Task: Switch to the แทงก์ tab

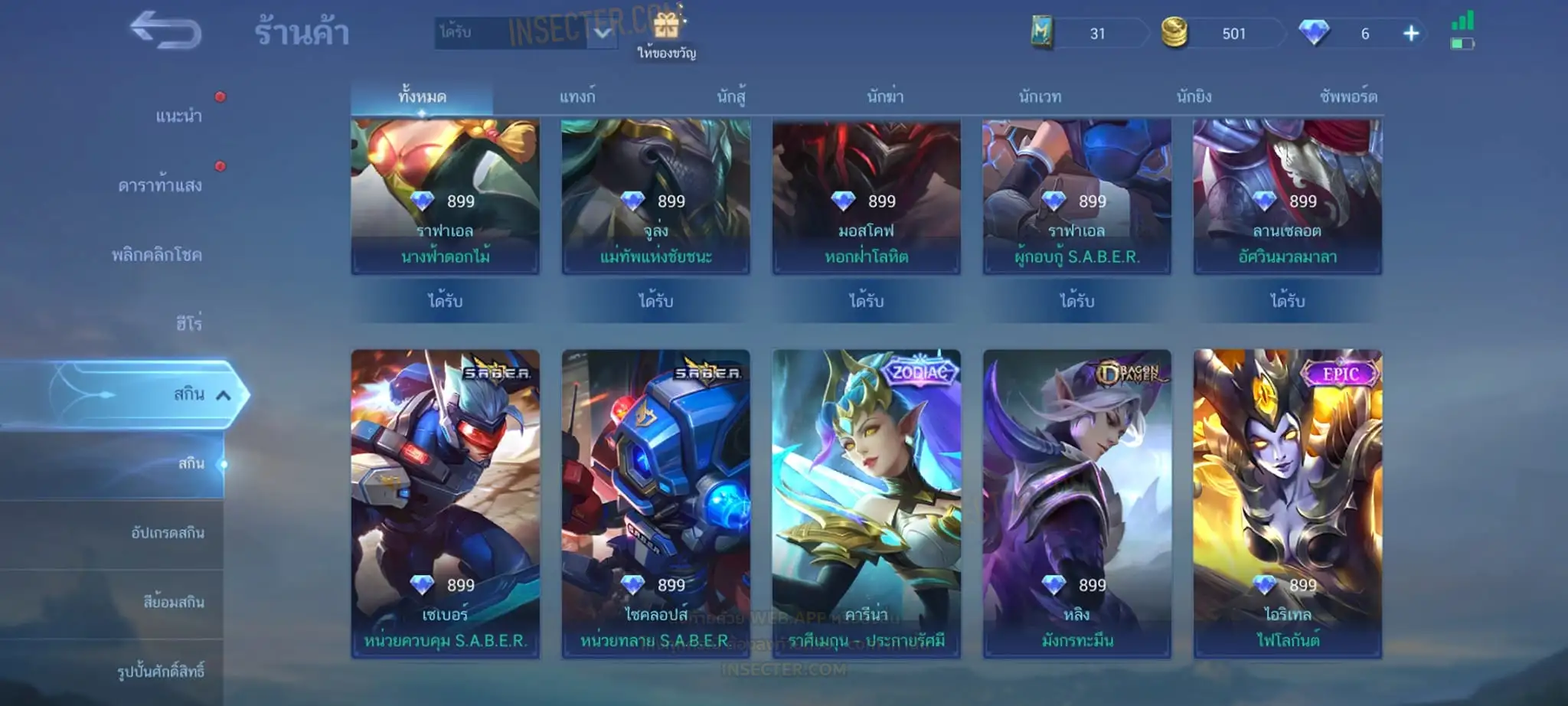Action: 577,97
